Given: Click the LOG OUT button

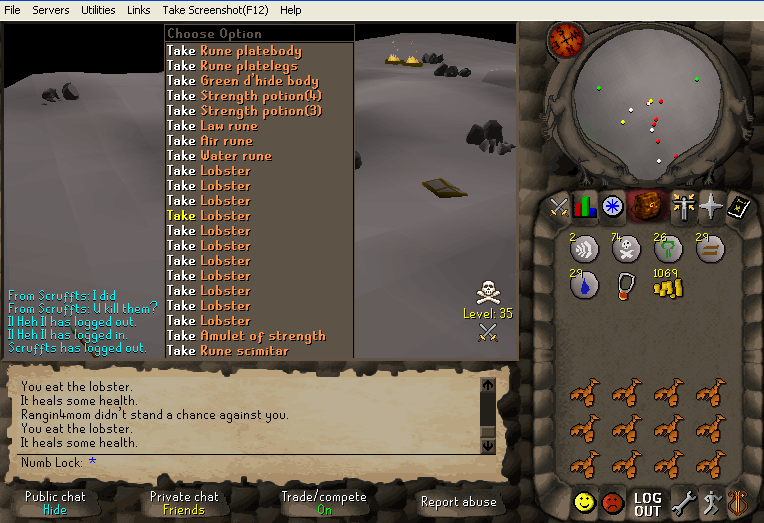Looking at the screenshot, I should tap(647, 503).
